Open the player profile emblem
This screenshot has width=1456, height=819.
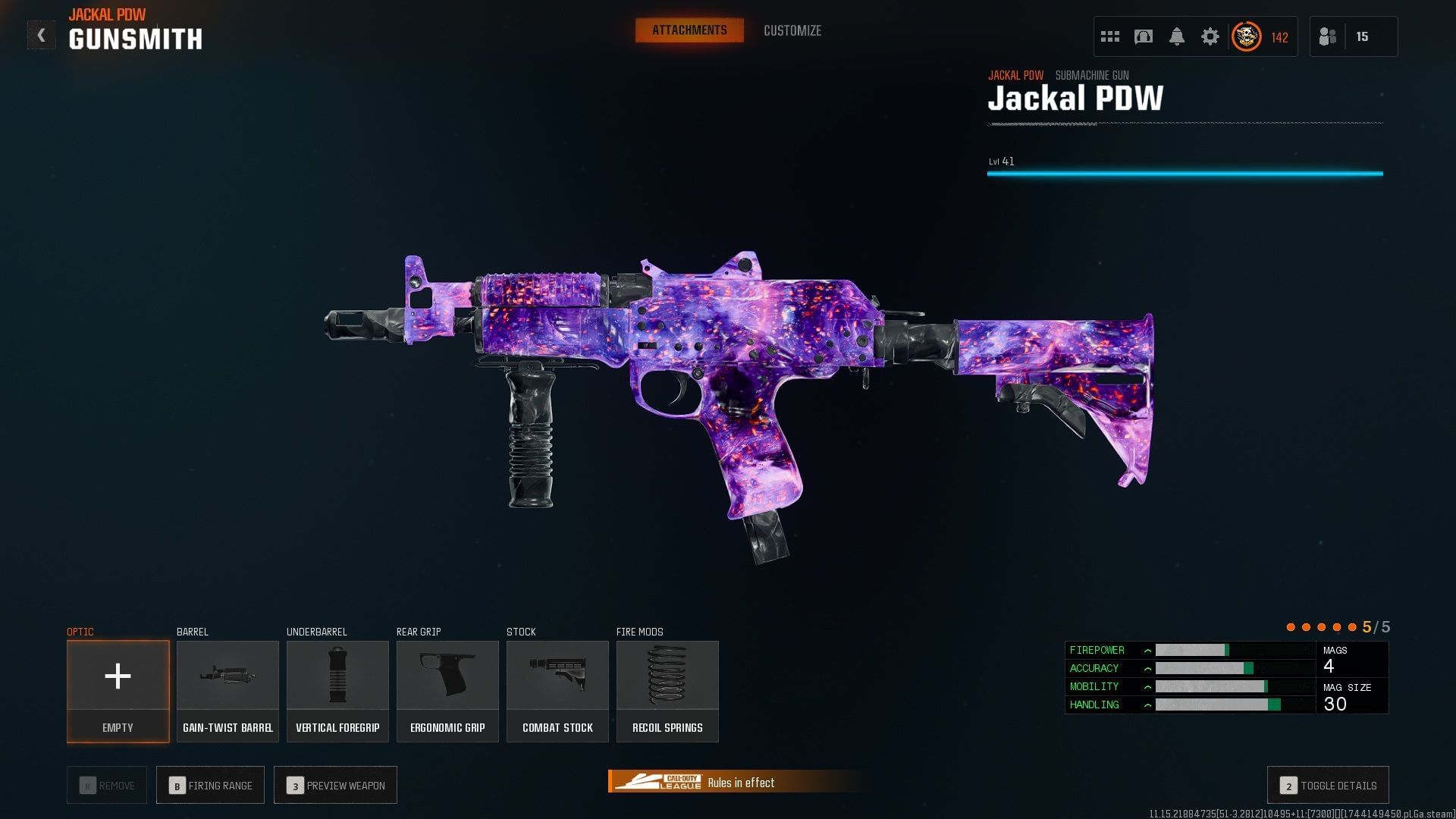pos(1246,36)
